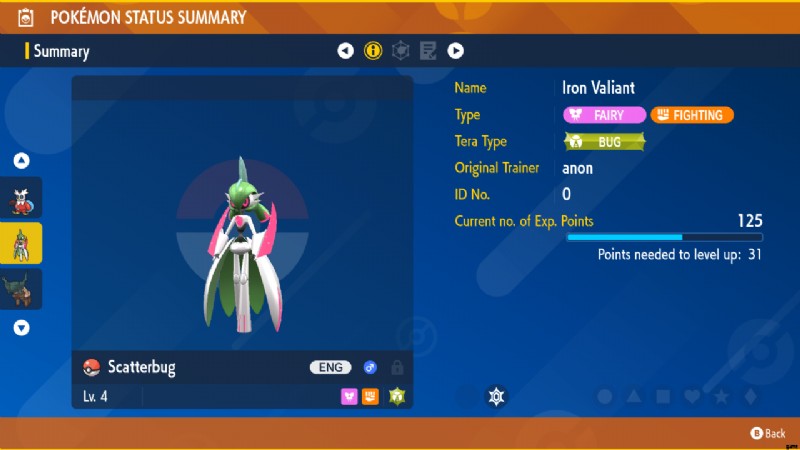The width and height of the screenshot is (800, 450).
Task: Switch to the hexagon stats tab
Action: (x=401, y=50)
